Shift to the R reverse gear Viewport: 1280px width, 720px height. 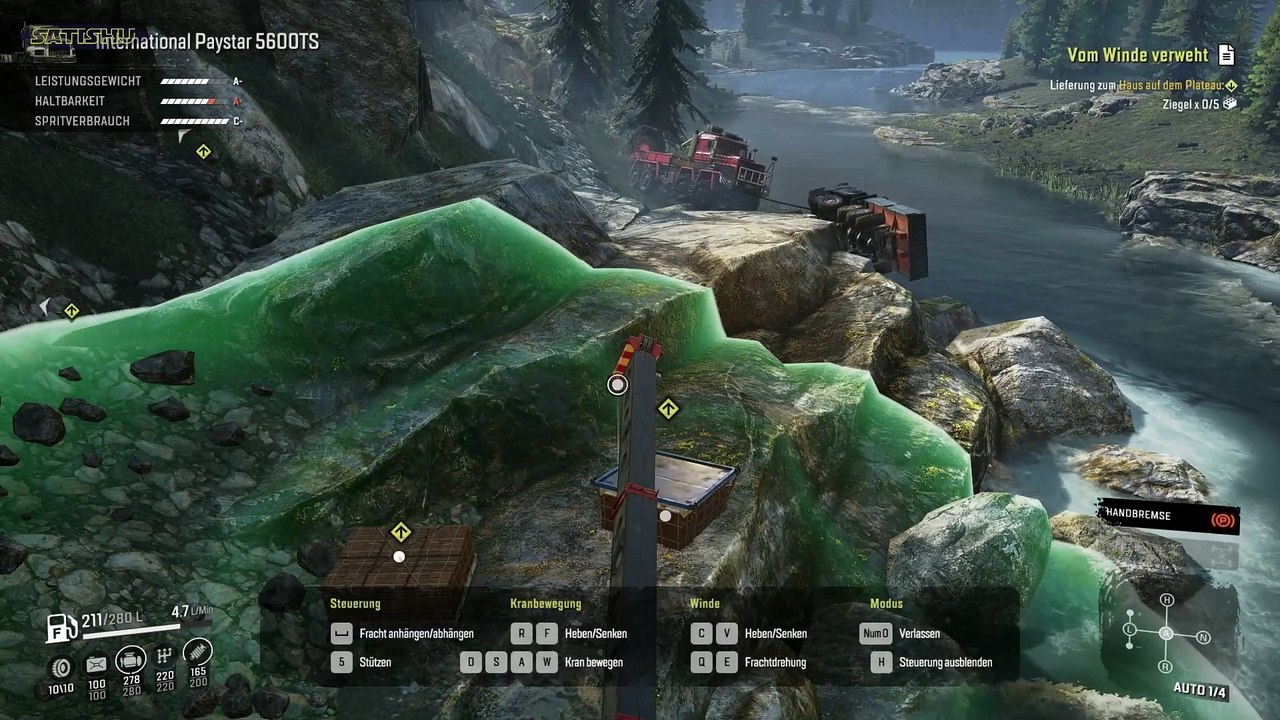1166,666
